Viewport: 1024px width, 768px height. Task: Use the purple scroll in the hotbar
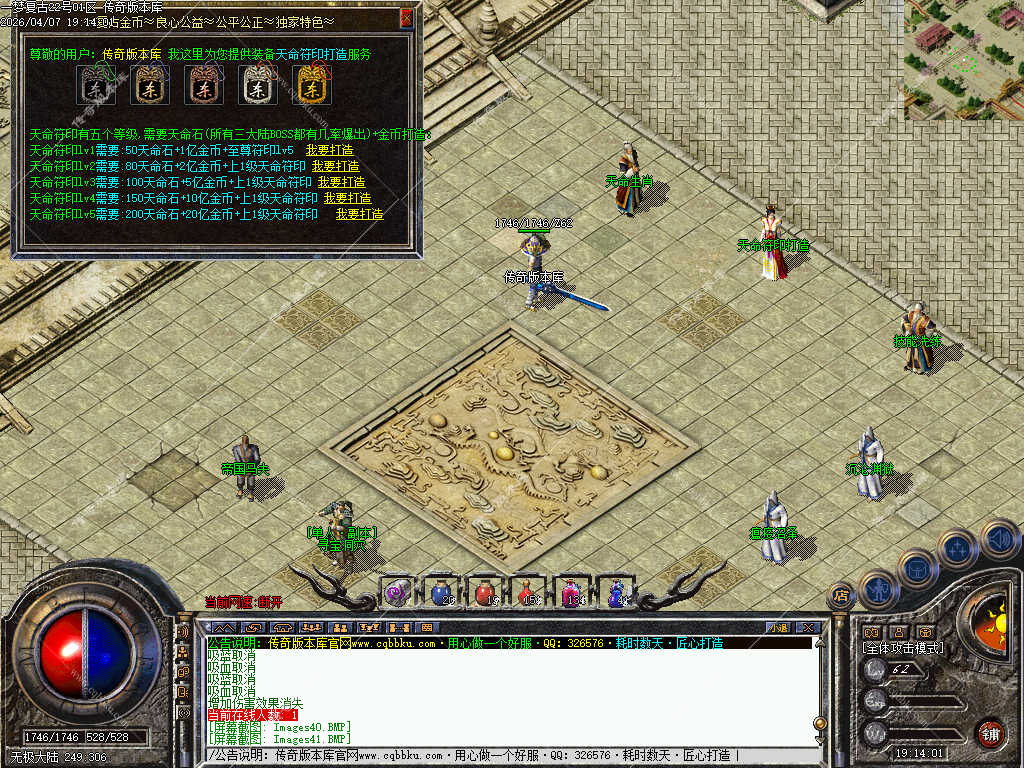click(398, 592)
